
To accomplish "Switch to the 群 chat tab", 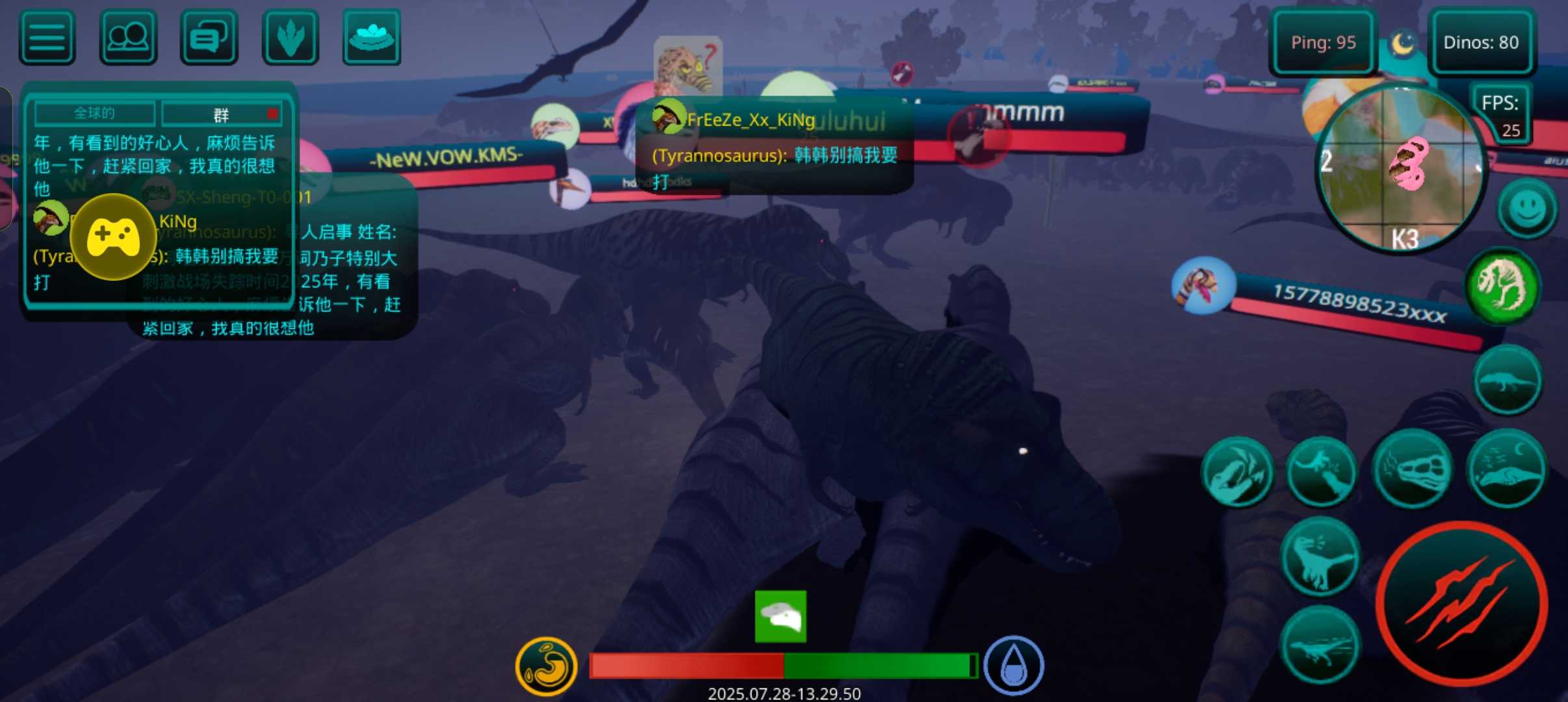I will click(222, 115).
